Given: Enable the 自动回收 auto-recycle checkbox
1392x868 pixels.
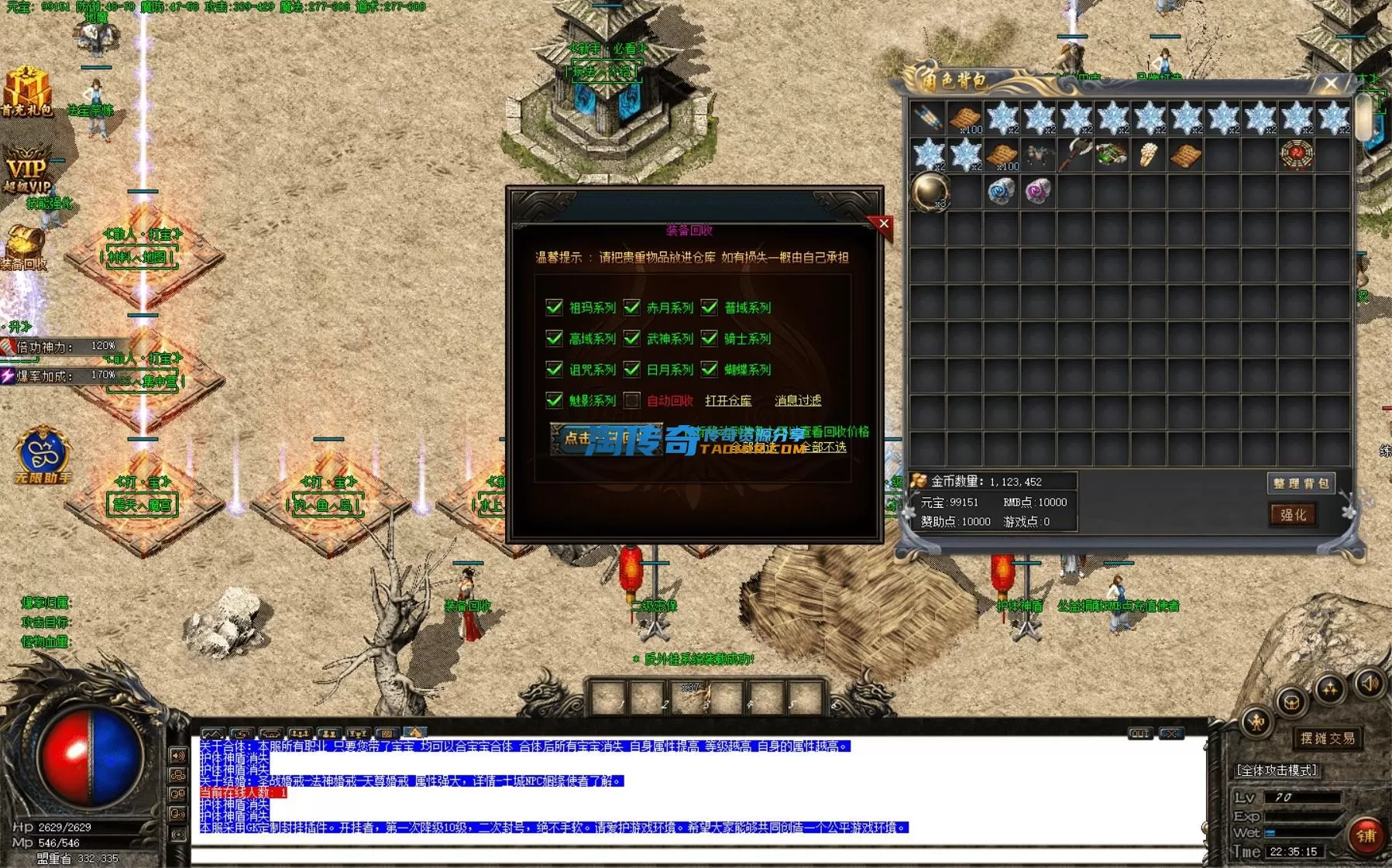Looking at the screenshot, I should 632,400.
